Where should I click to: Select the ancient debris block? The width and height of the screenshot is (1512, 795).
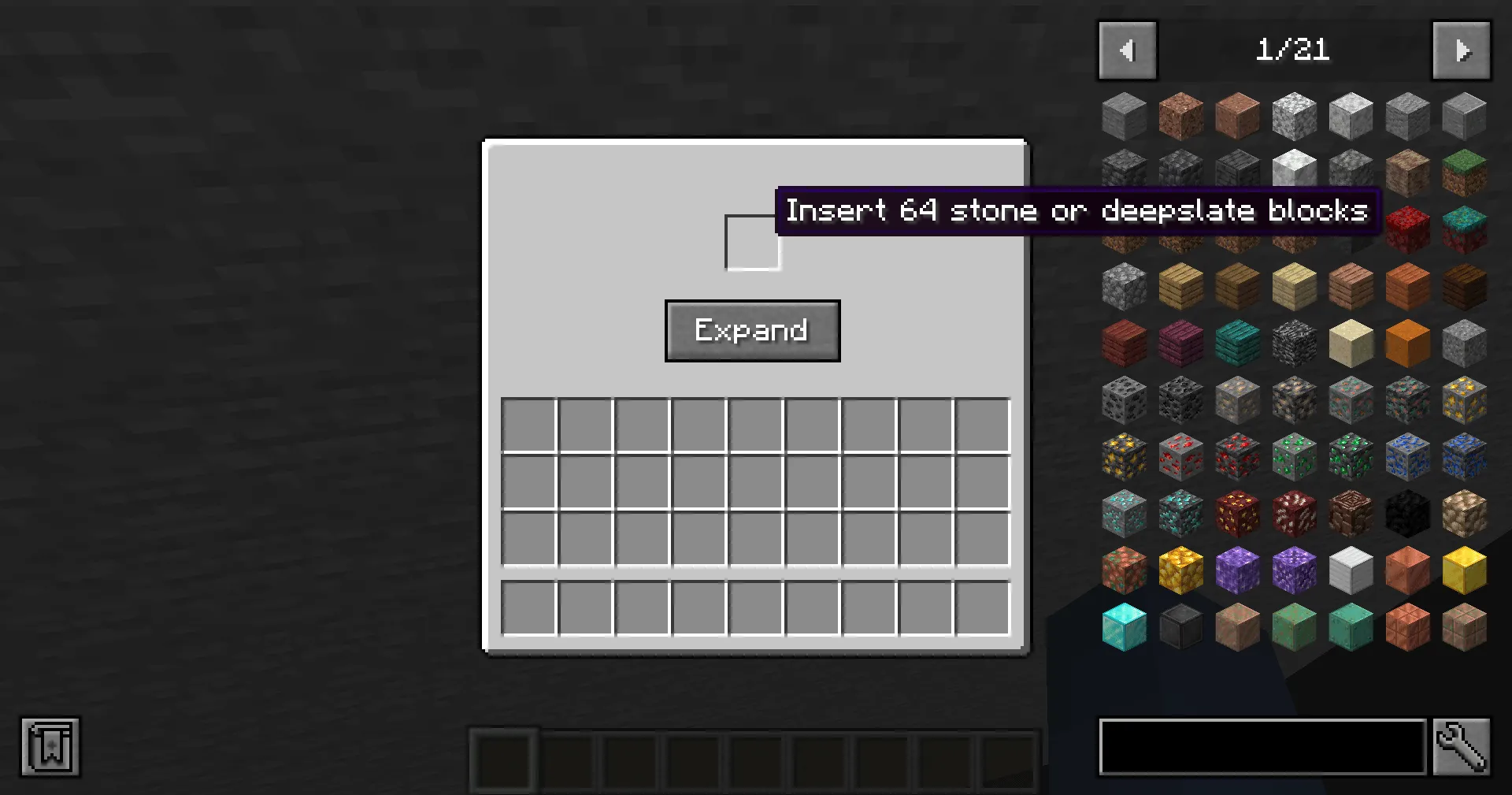point(1351,512)
